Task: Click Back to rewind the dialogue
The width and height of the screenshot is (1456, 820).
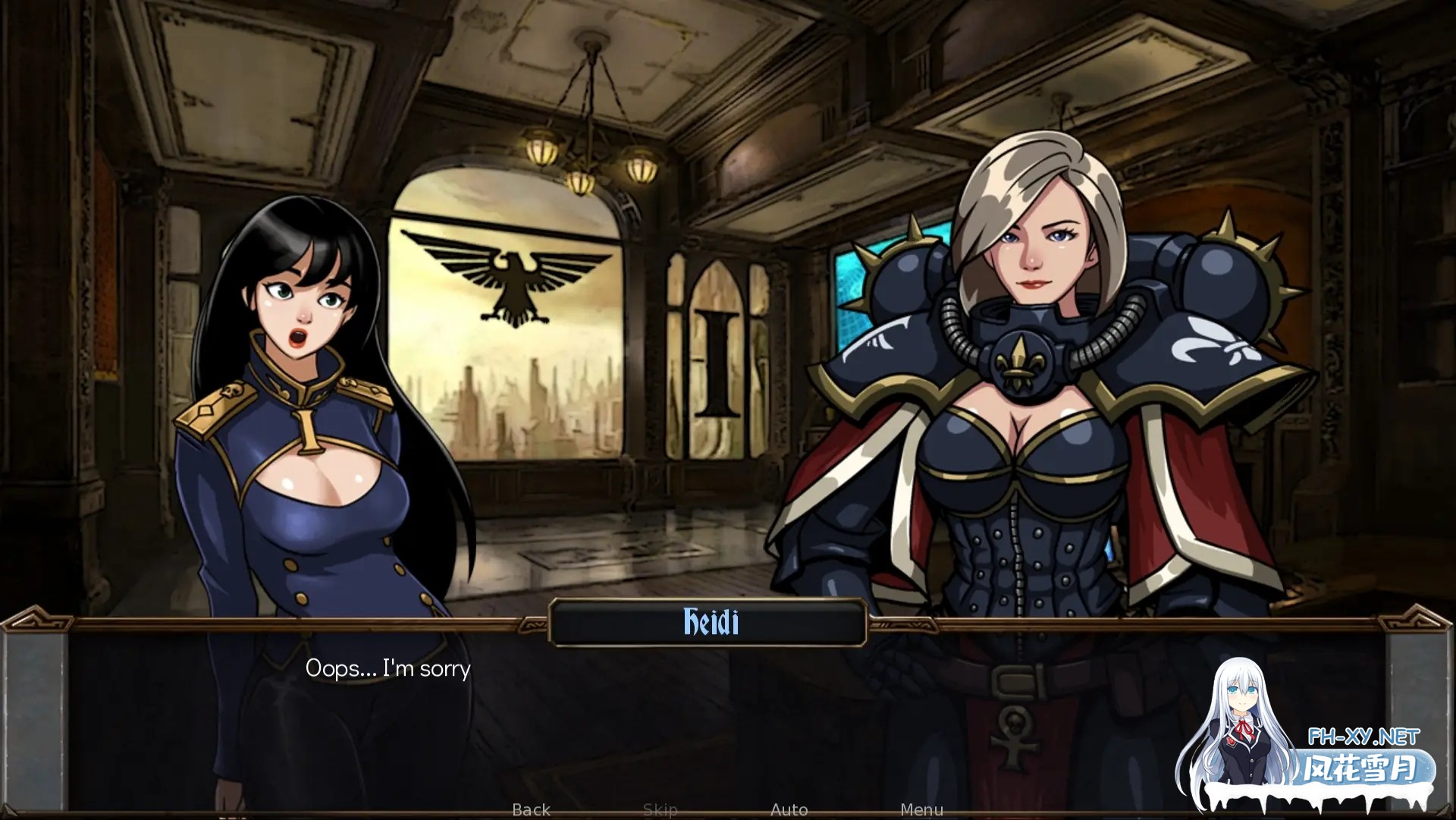Action: click(x=531, y=809)
